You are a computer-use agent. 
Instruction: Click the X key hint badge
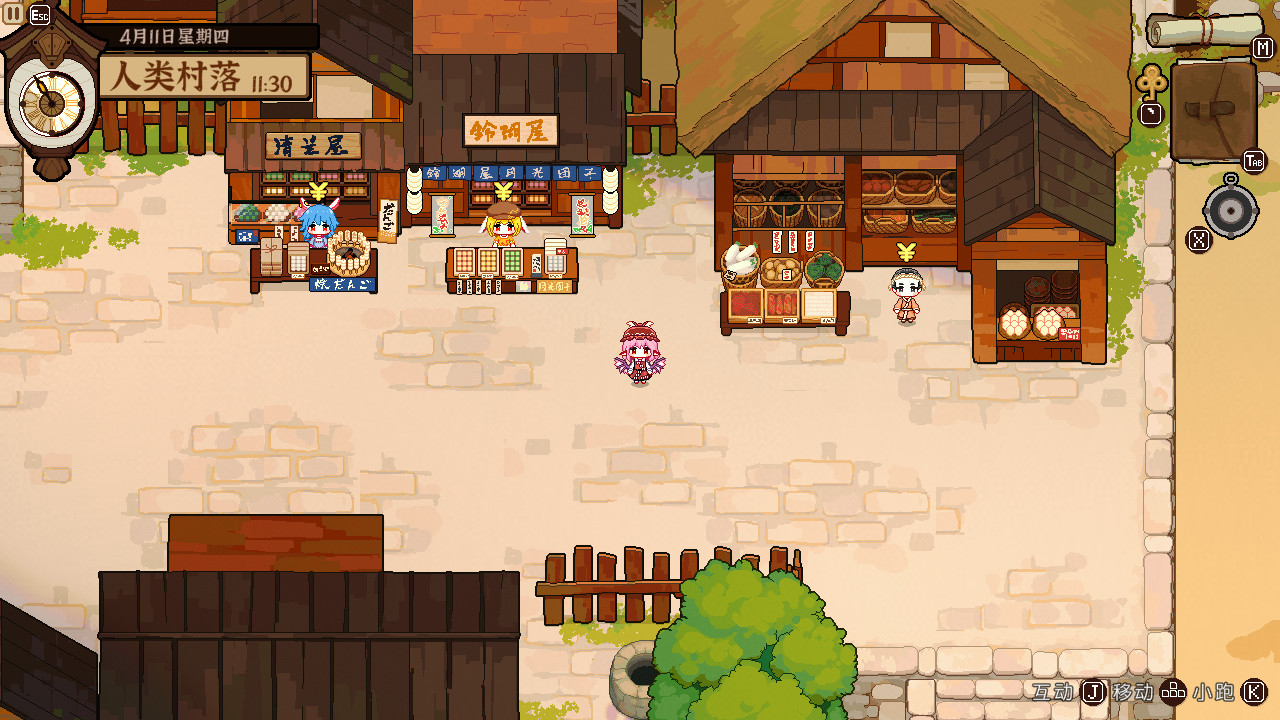[1198, 238]
